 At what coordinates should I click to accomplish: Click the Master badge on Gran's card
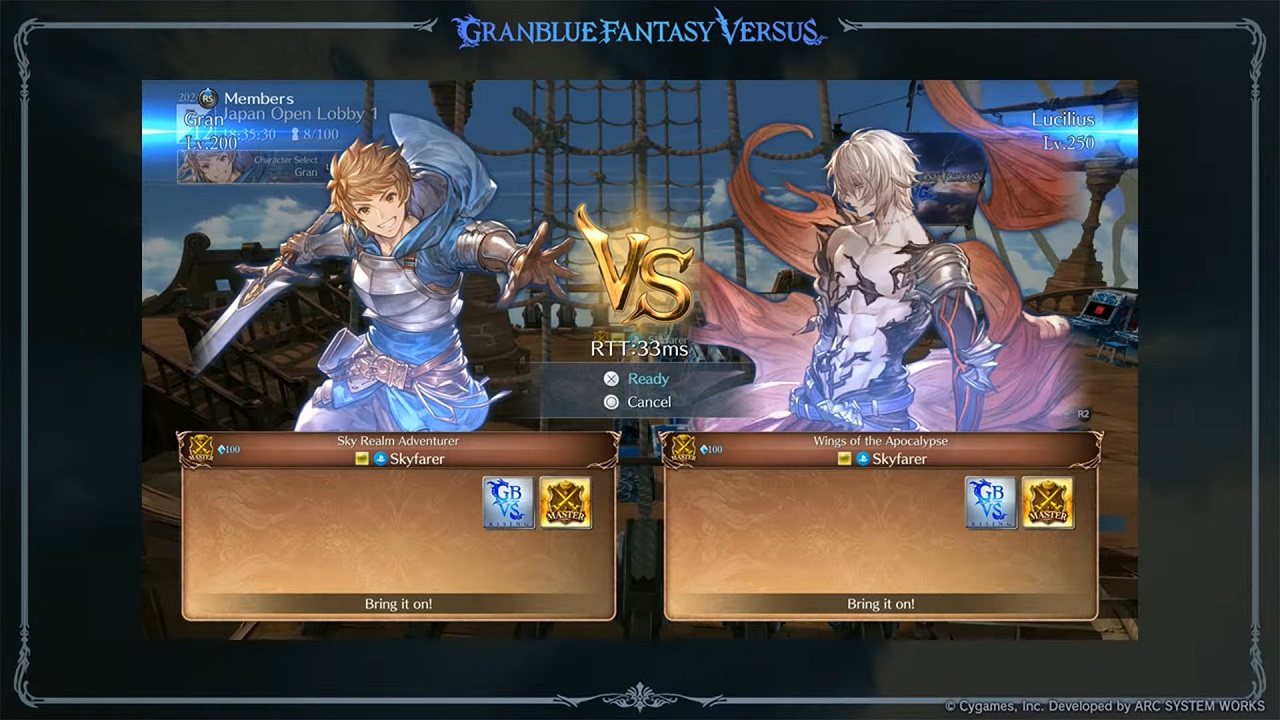[565, 503]
